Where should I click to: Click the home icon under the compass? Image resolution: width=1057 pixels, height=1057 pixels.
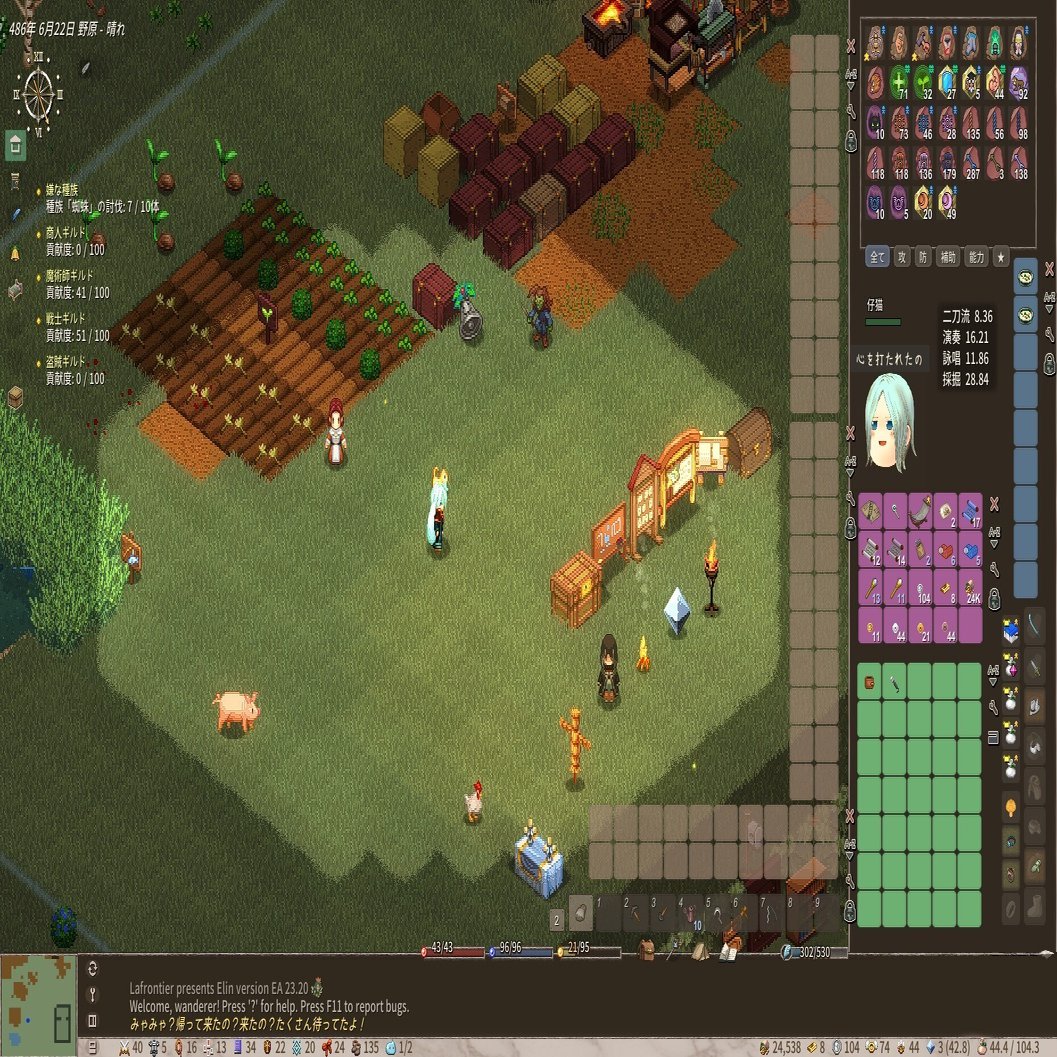click(x=15, y=144)
